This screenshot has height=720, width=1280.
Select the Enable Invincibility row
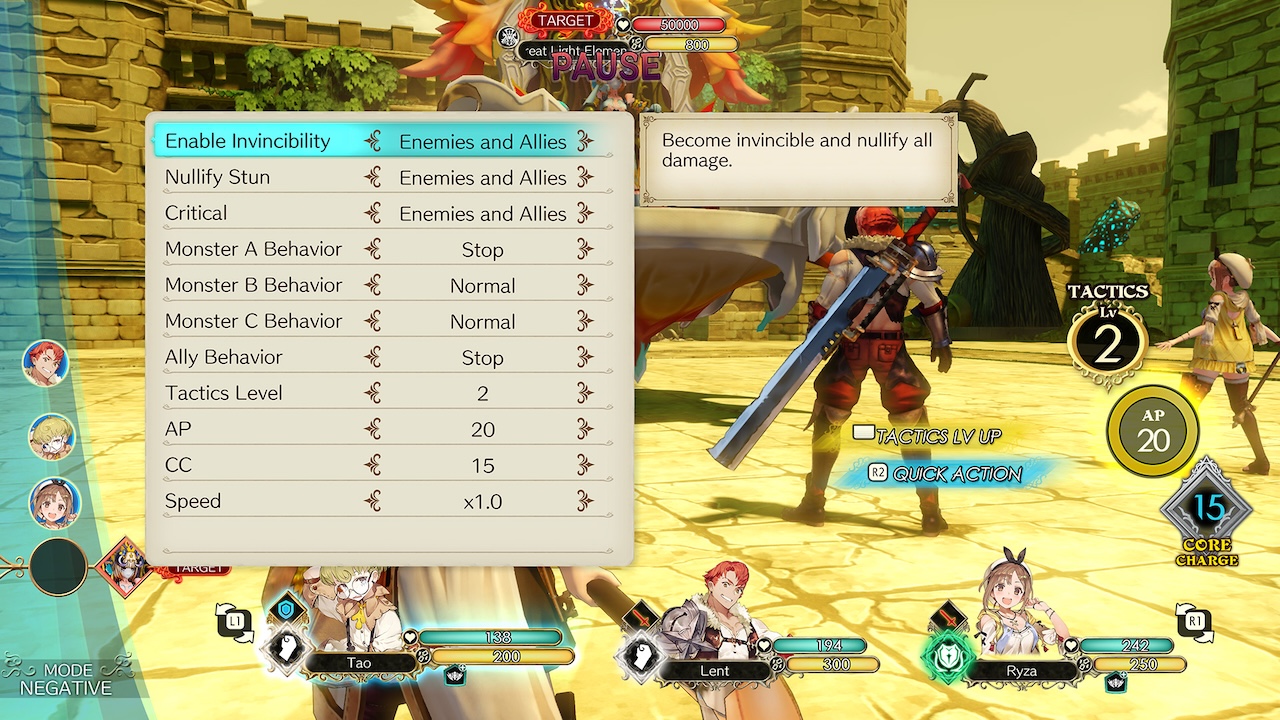[x=247, y=141]
